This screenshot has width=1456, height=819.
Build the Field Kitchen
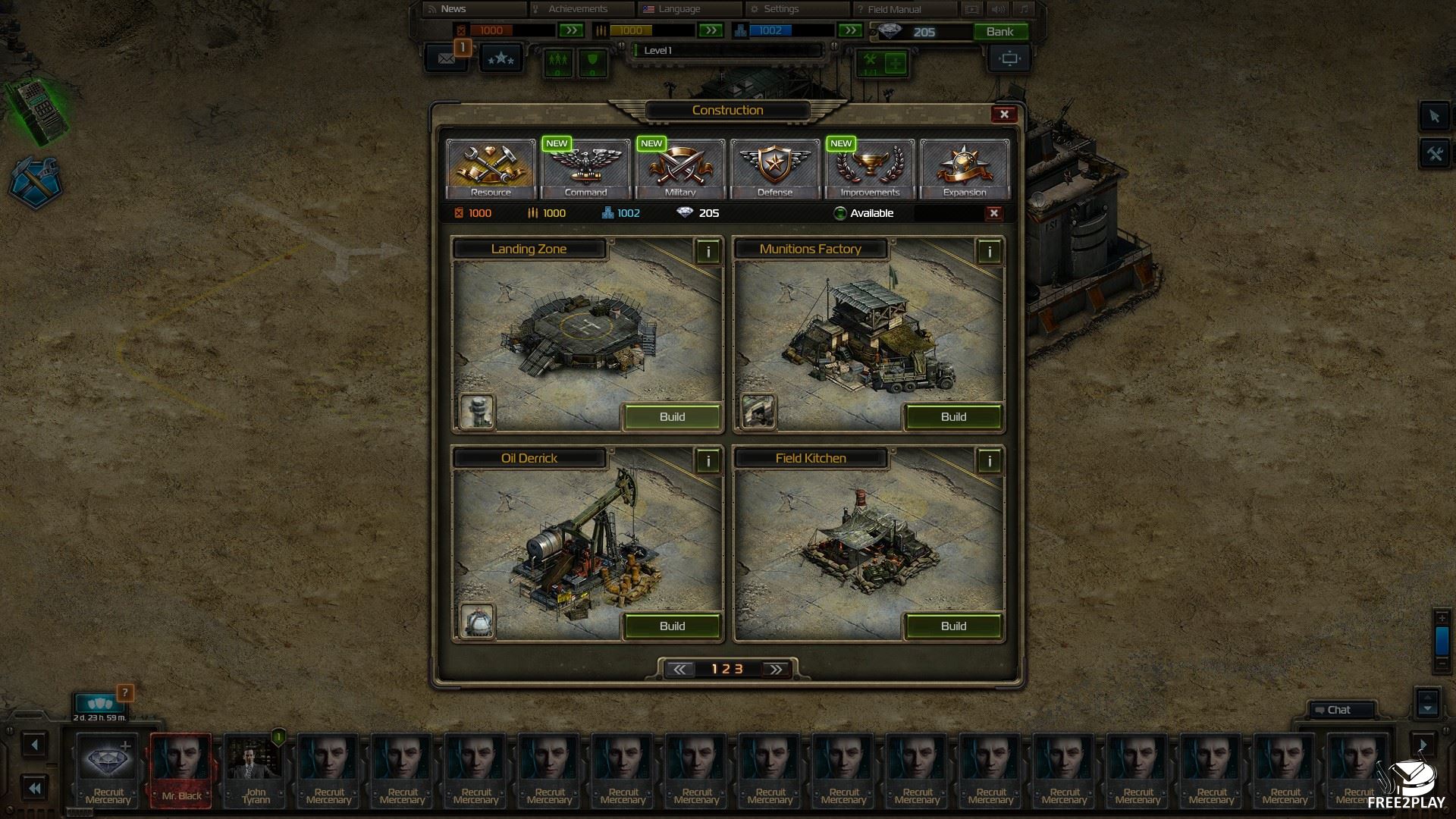pyautogui.click(x=953, y=626)
